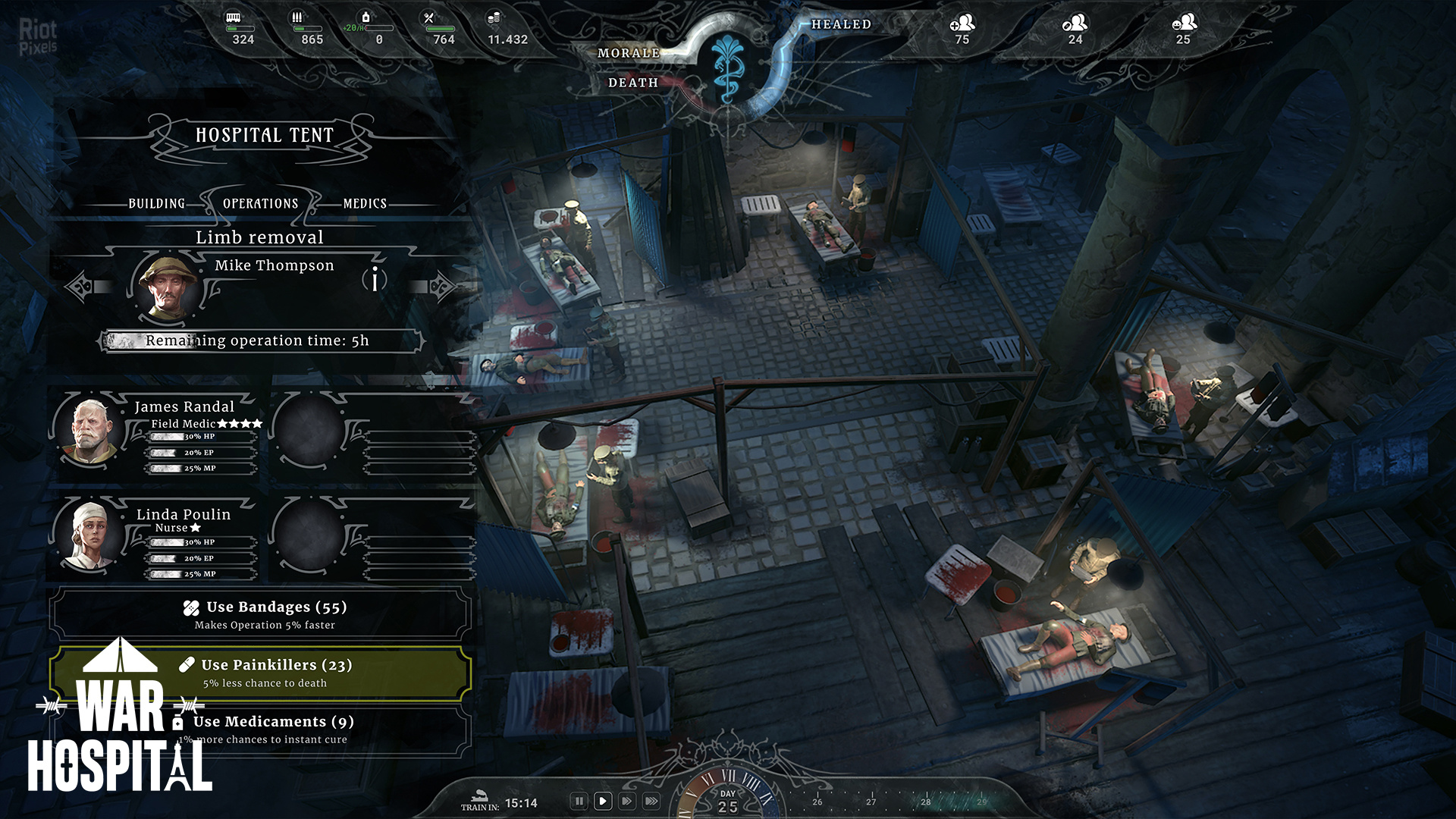Set game to triple fast-forward speed
The height and width of the screenshot is (819, 1456).
(x=651, y=801)
